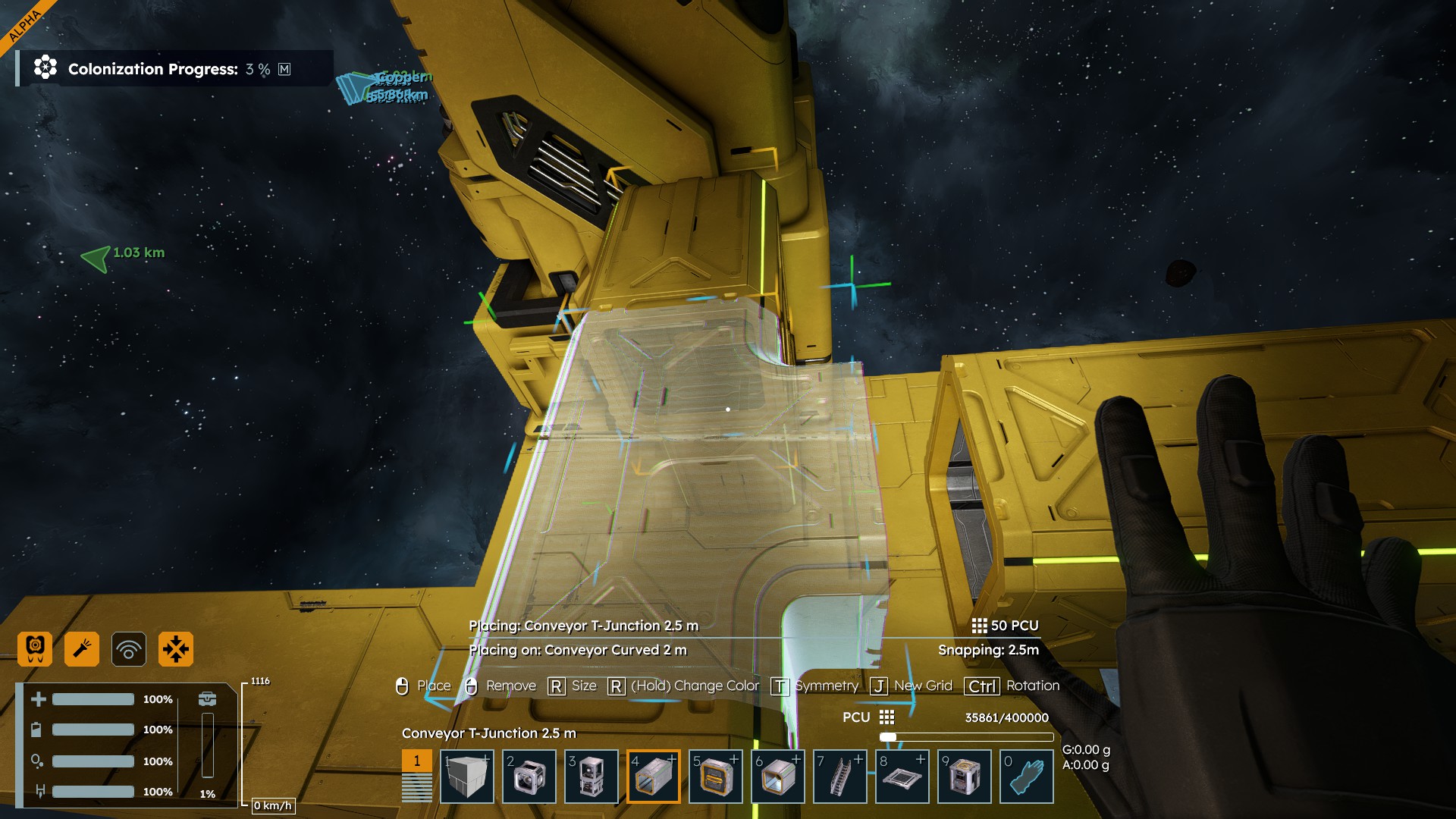Select the stairs block in slot 7
Image resolution: width=1456 pixels, height=819 pixels.
tap(839, 777)
